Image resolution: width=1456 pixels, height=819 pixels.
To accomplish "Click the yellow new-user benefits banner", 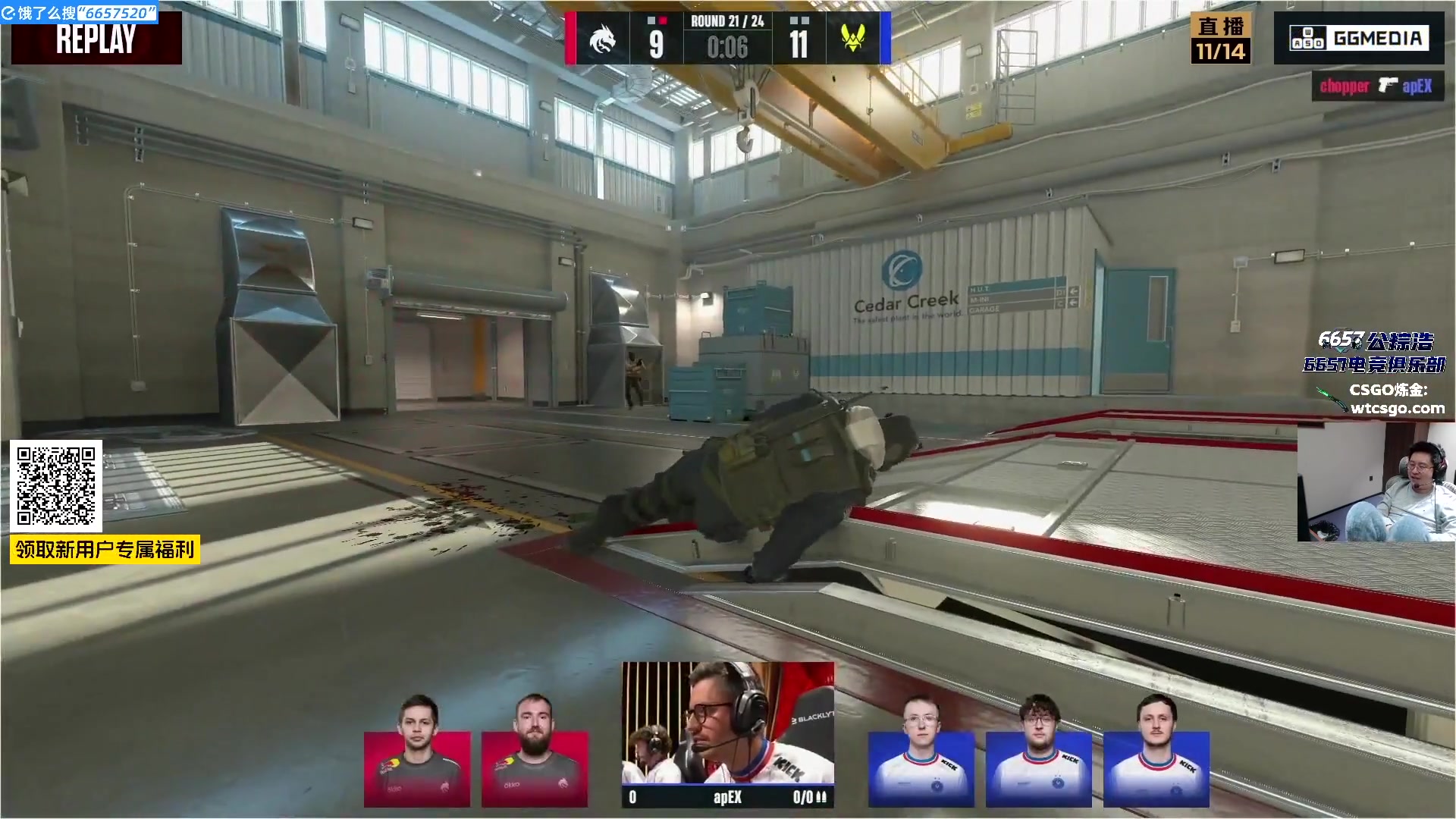I will (x=105, y=549).
